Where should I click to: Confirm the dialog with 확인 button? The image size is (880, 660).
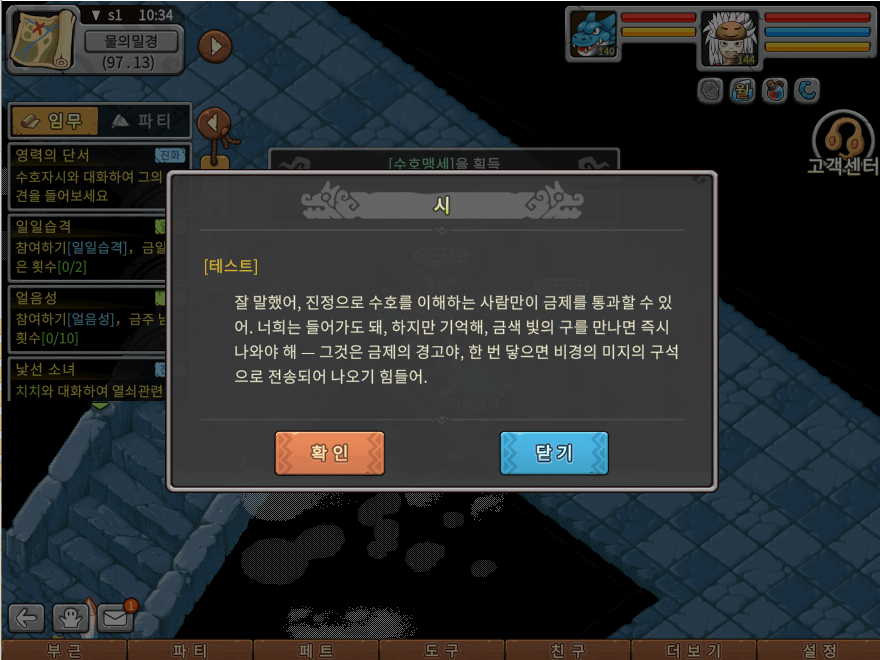point(329,453)
